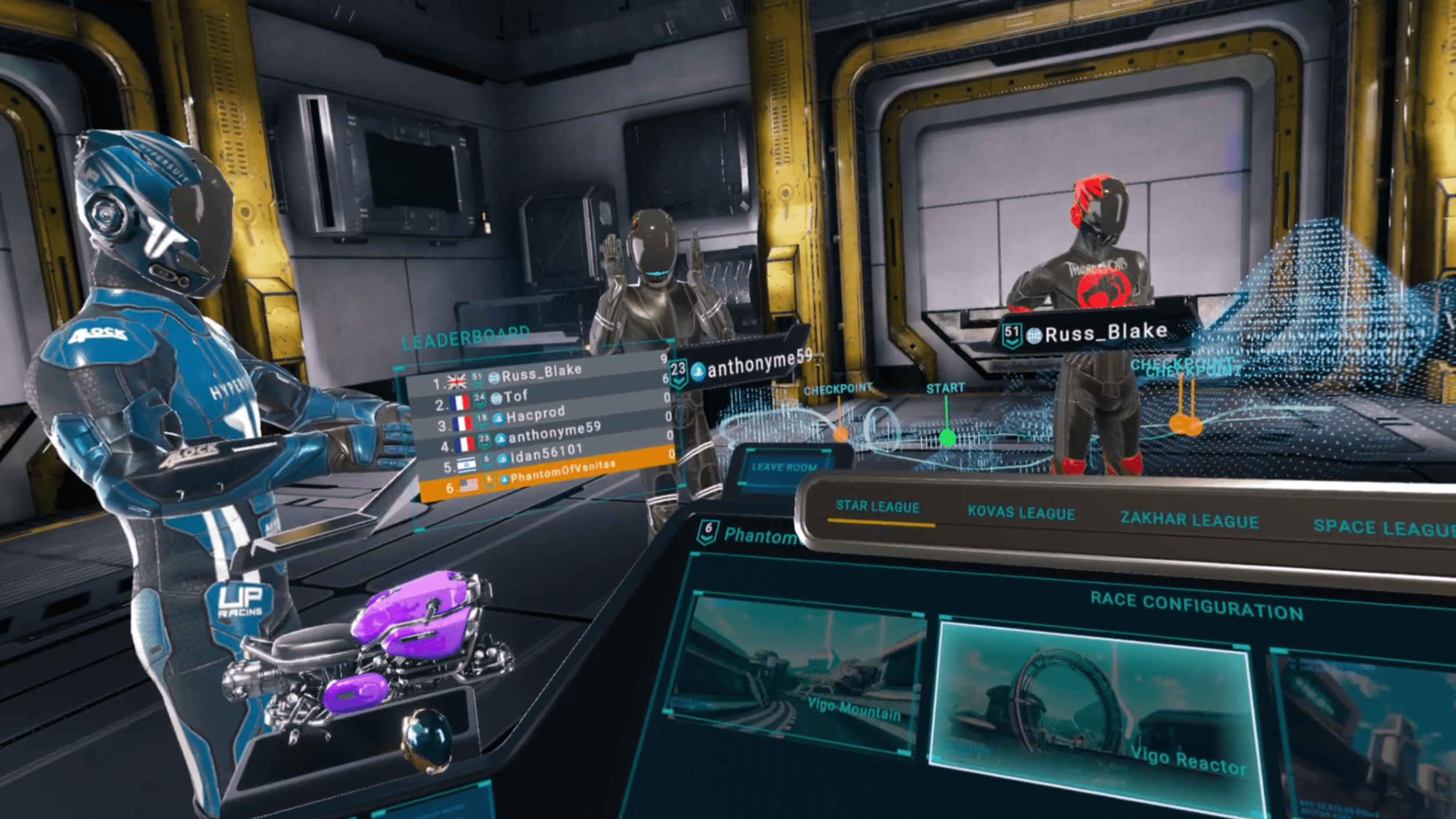Click the green Start marker on track map
The height and width of the screenshot is (819, 1456).
(x=947, y=437)
